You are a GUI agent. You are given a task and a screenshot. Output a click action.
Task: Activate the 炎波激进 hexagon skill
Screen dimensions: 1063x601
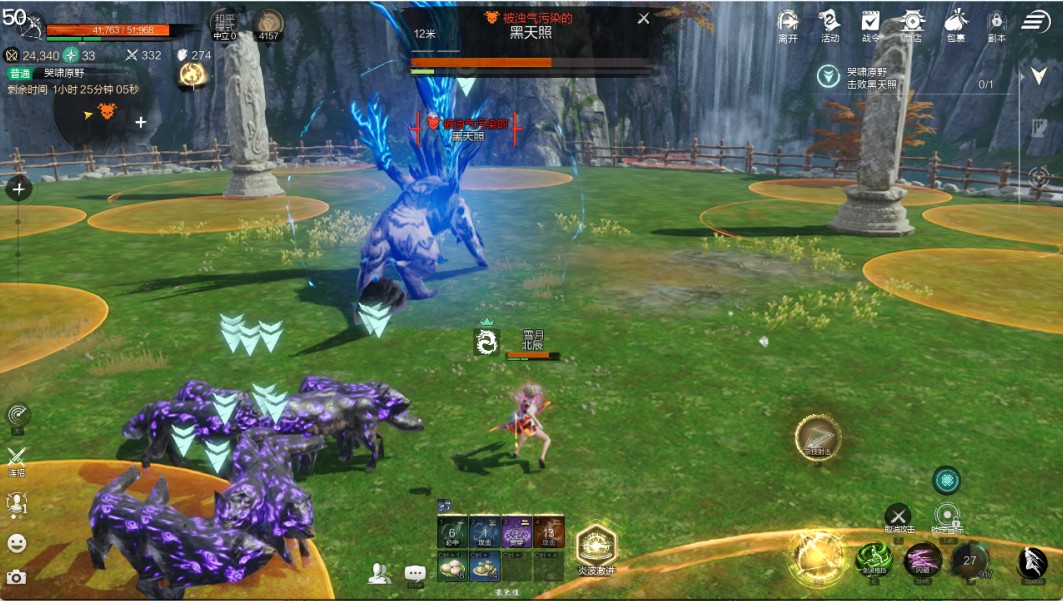coord(596,544)
